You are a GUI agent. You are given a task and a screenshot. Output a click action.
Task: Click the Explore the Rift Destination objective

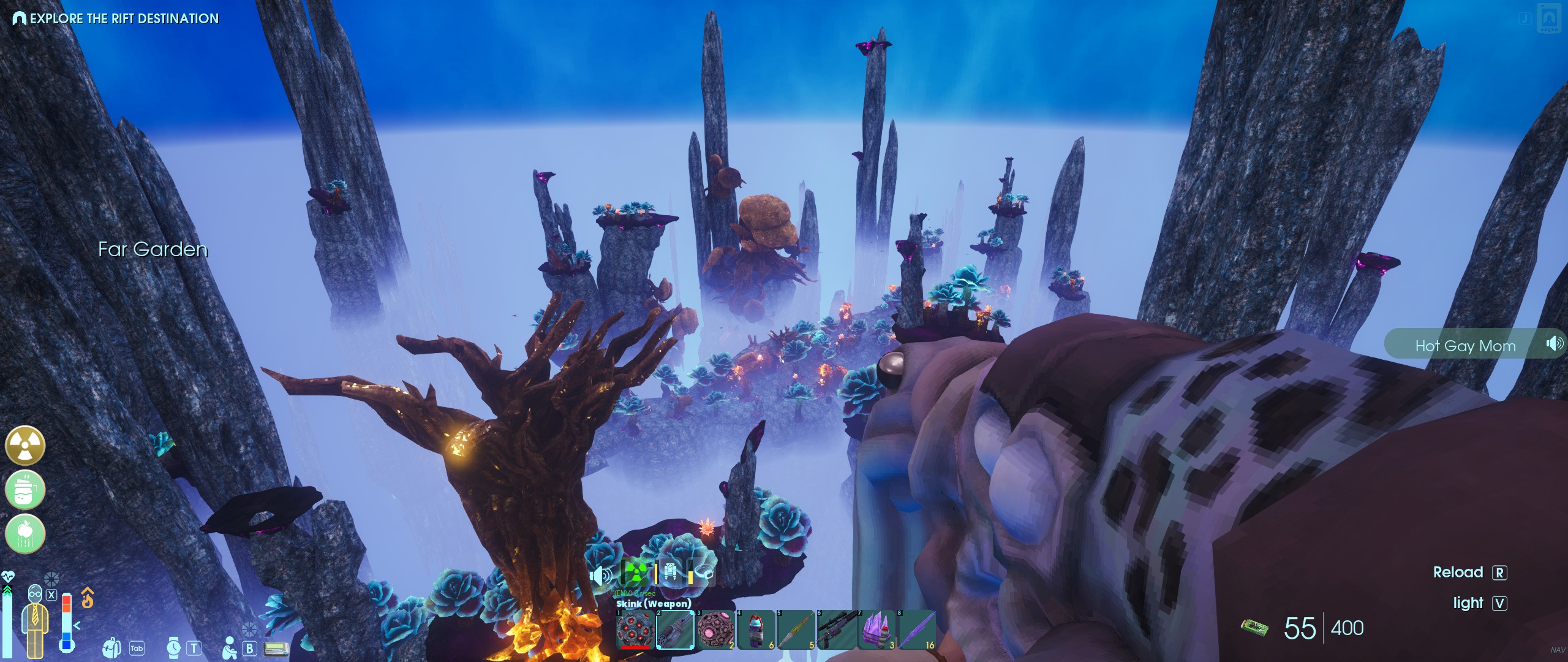click(116, 18)
